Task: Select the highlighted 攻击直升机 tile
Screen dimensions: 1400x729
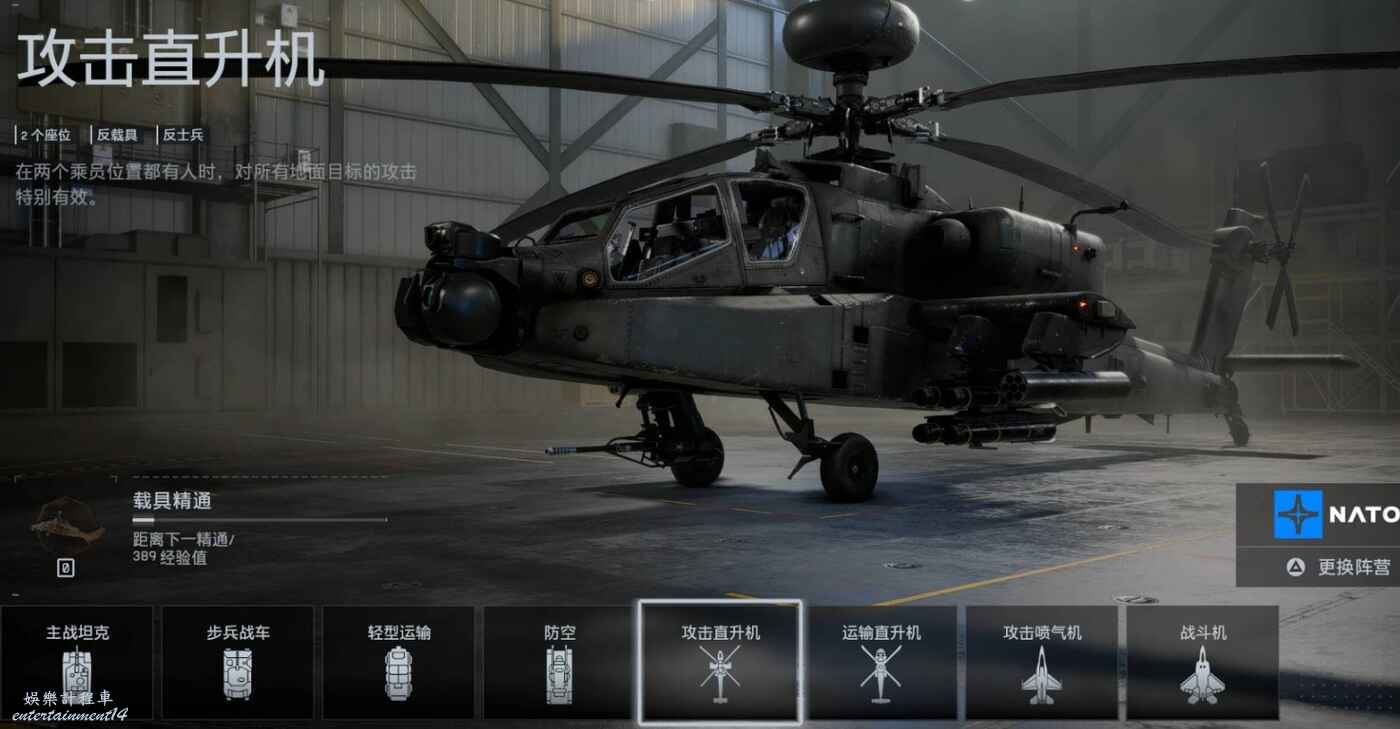Action: pos(720,661)
